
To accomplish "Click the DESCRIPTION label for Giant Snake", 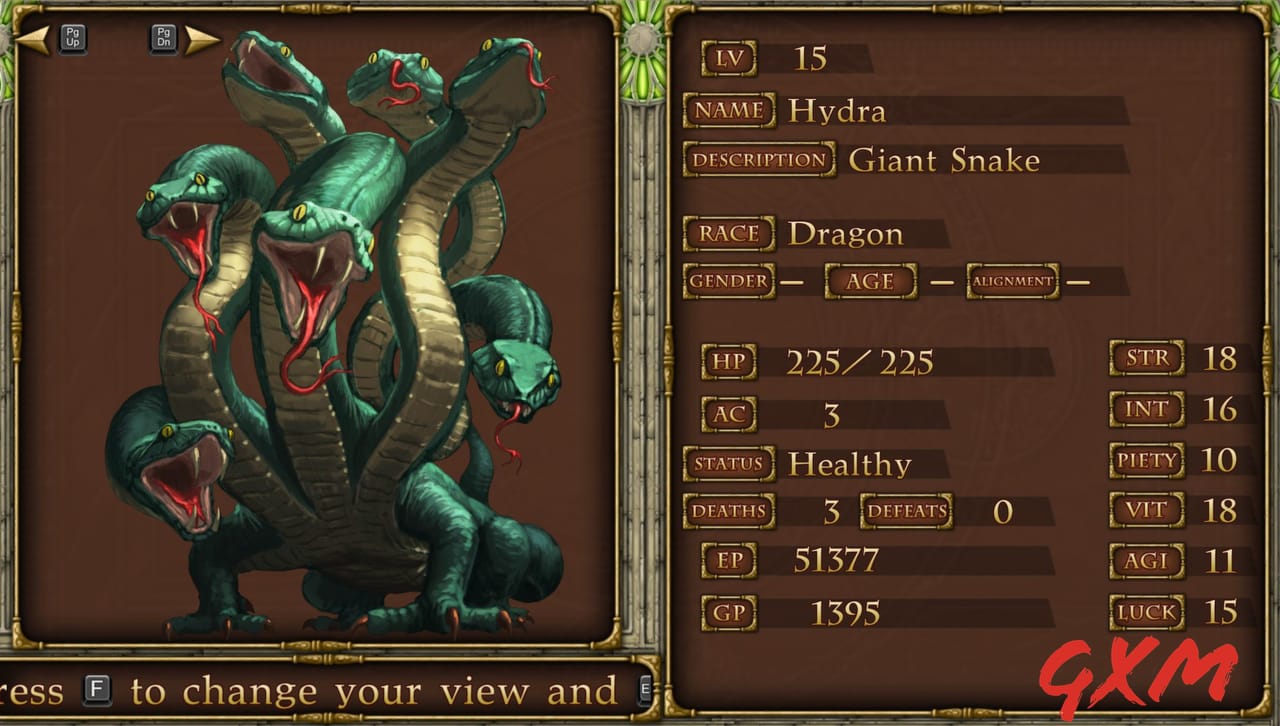I will click(x=757, y=160).
